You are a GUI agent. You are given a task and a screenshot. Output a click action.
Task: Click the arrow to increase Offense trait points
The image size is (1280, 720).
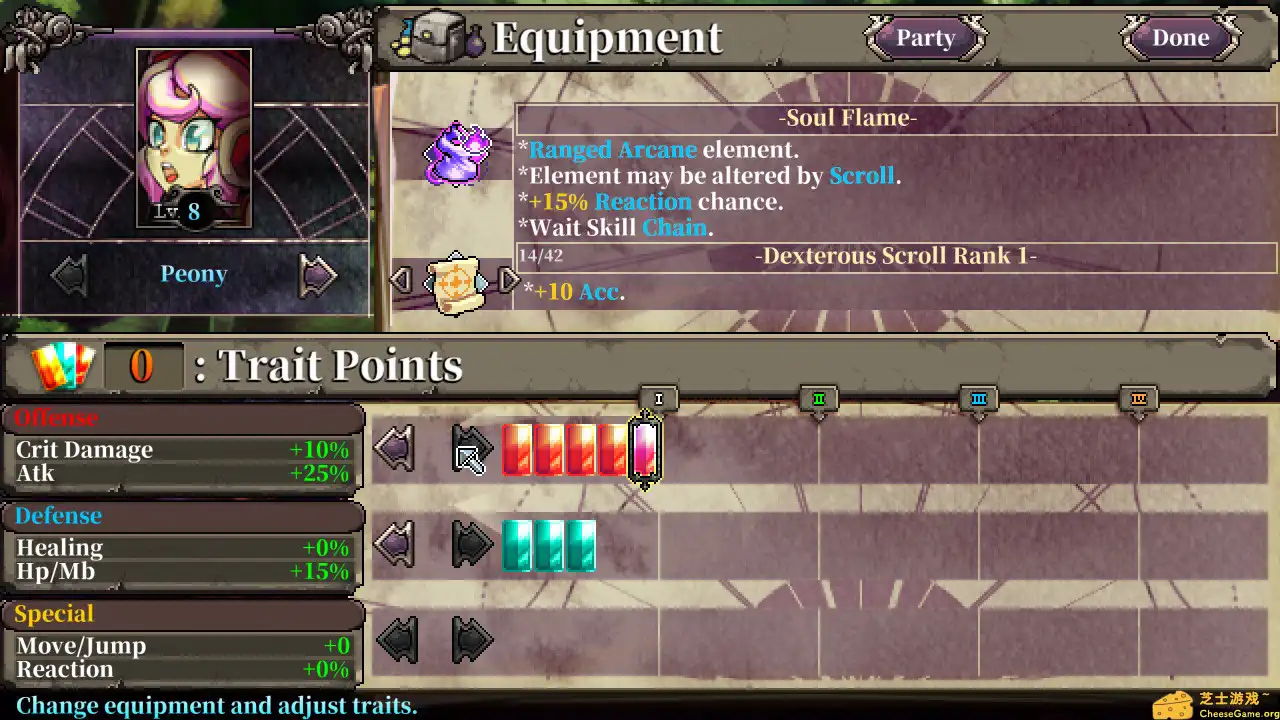(x=471, y=448)
